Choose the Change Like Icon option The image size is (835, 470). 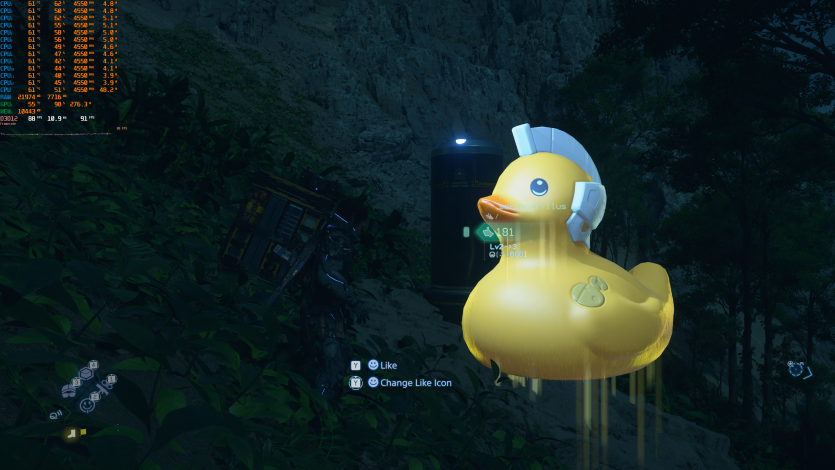[x=415, y=382]
